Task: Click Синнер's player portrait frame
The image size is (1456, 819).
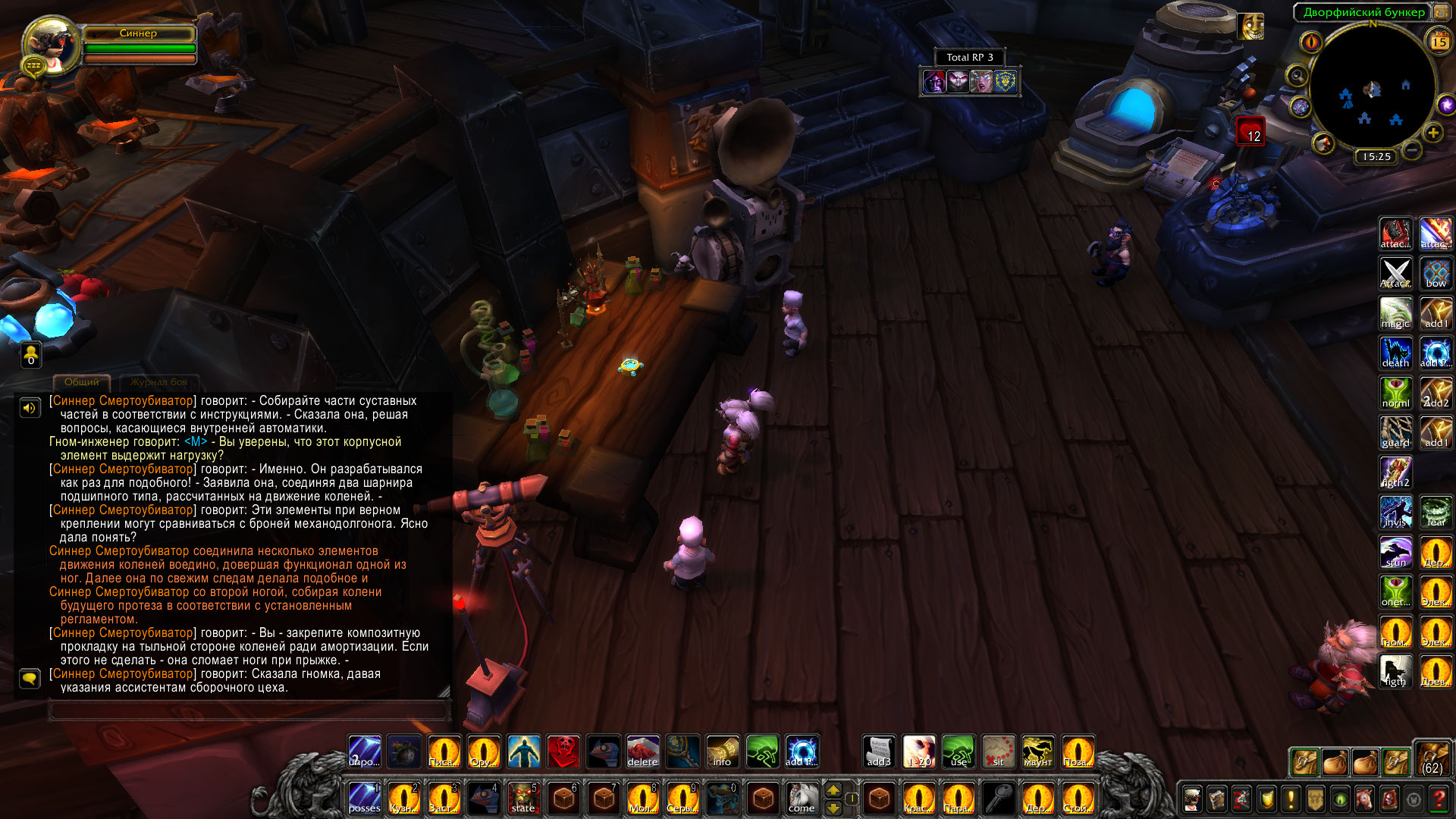Action: [x=52, y=45]
